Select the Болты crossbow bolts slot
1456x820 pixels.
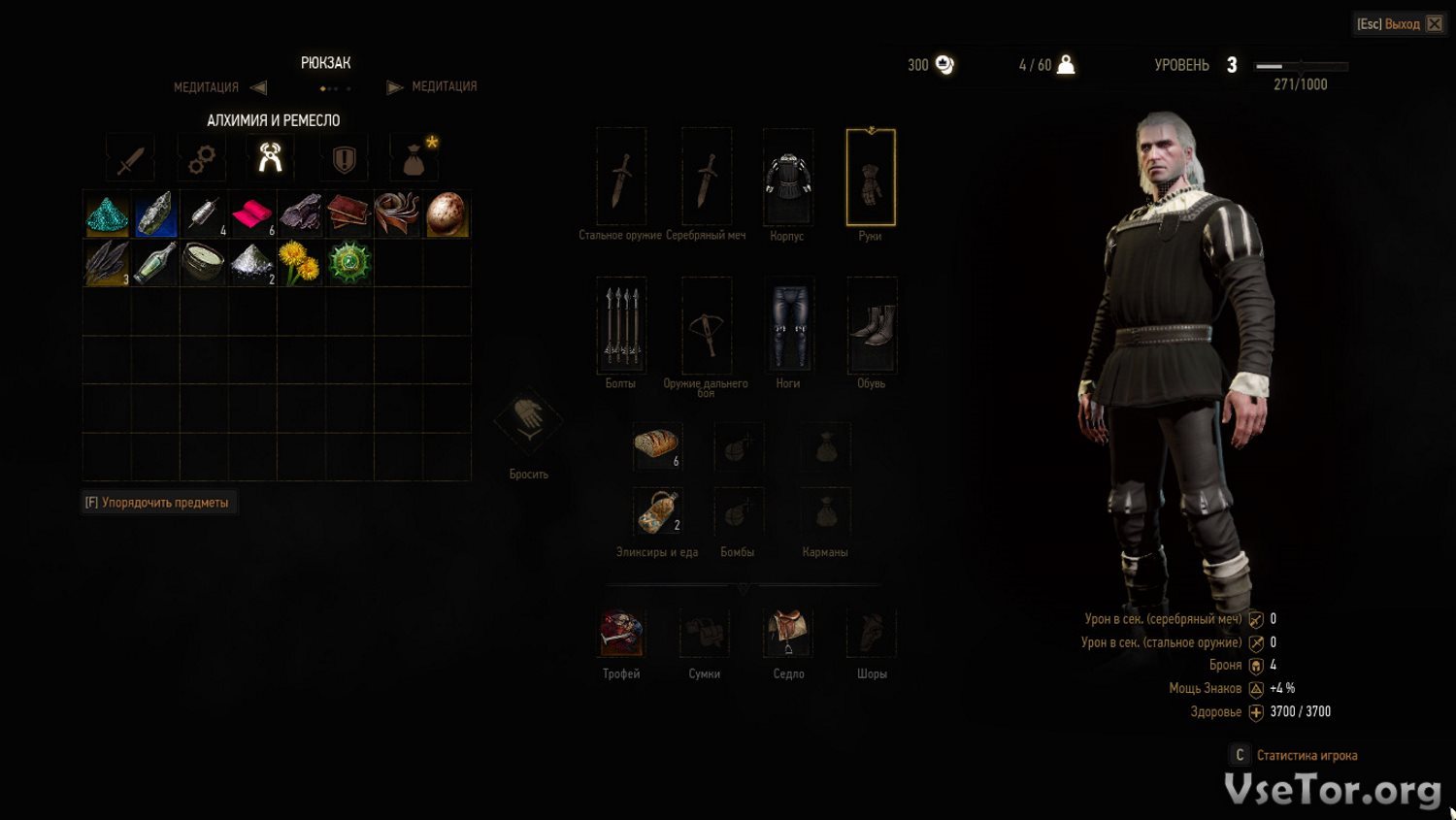pos(621,325)
